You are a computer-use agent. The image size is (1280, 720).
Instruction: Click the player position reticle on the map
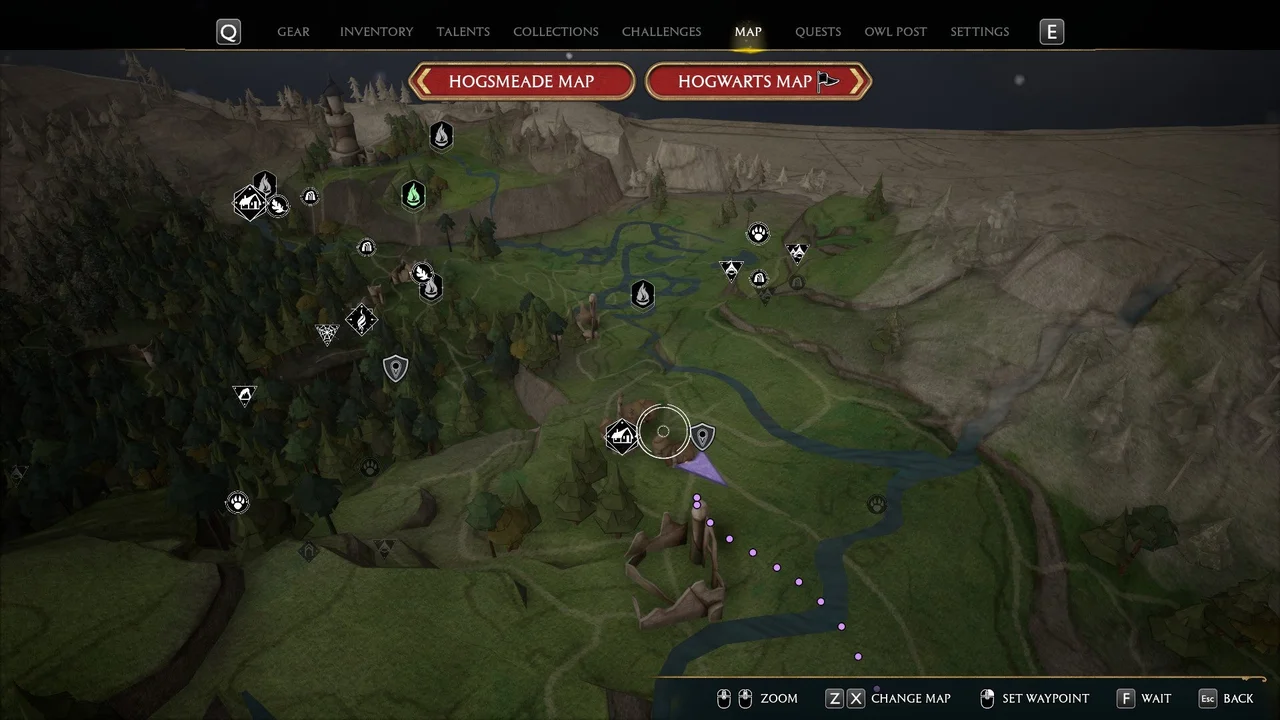pos(663,431)
